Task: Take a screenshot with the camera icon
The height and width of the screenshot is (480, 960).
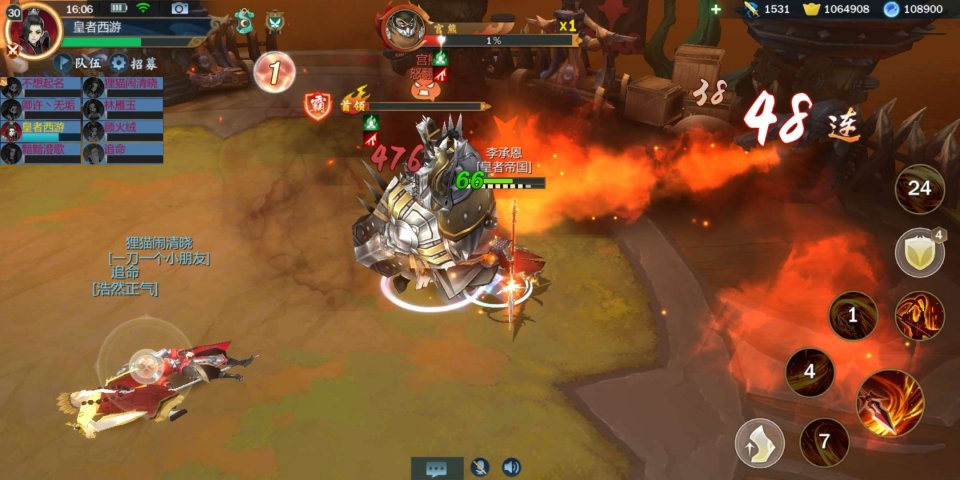Action: coord(179,8)
